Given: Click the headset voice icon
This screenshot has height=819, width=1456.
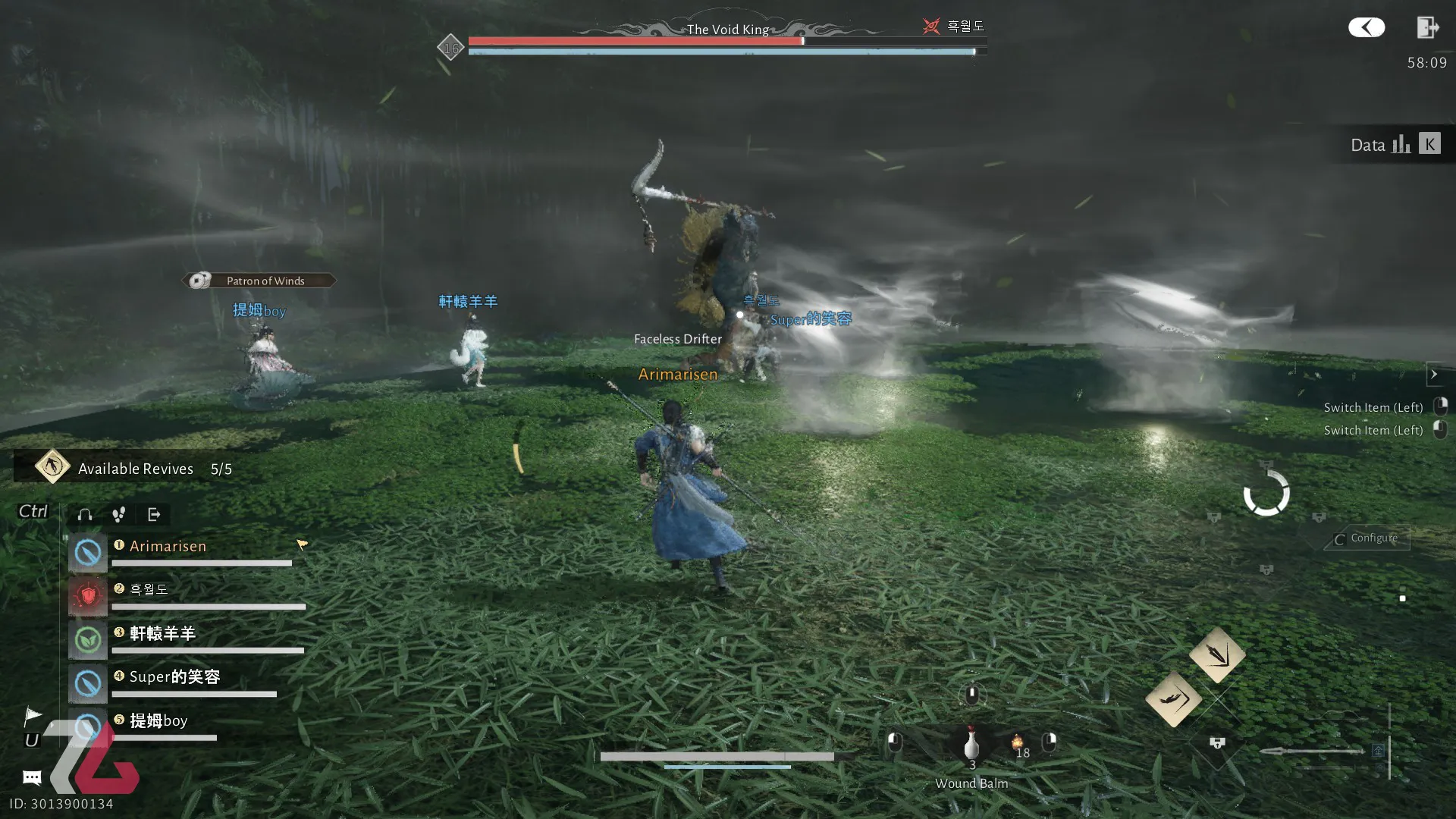Looking at the screenshot, I should (x=85, y=515).
